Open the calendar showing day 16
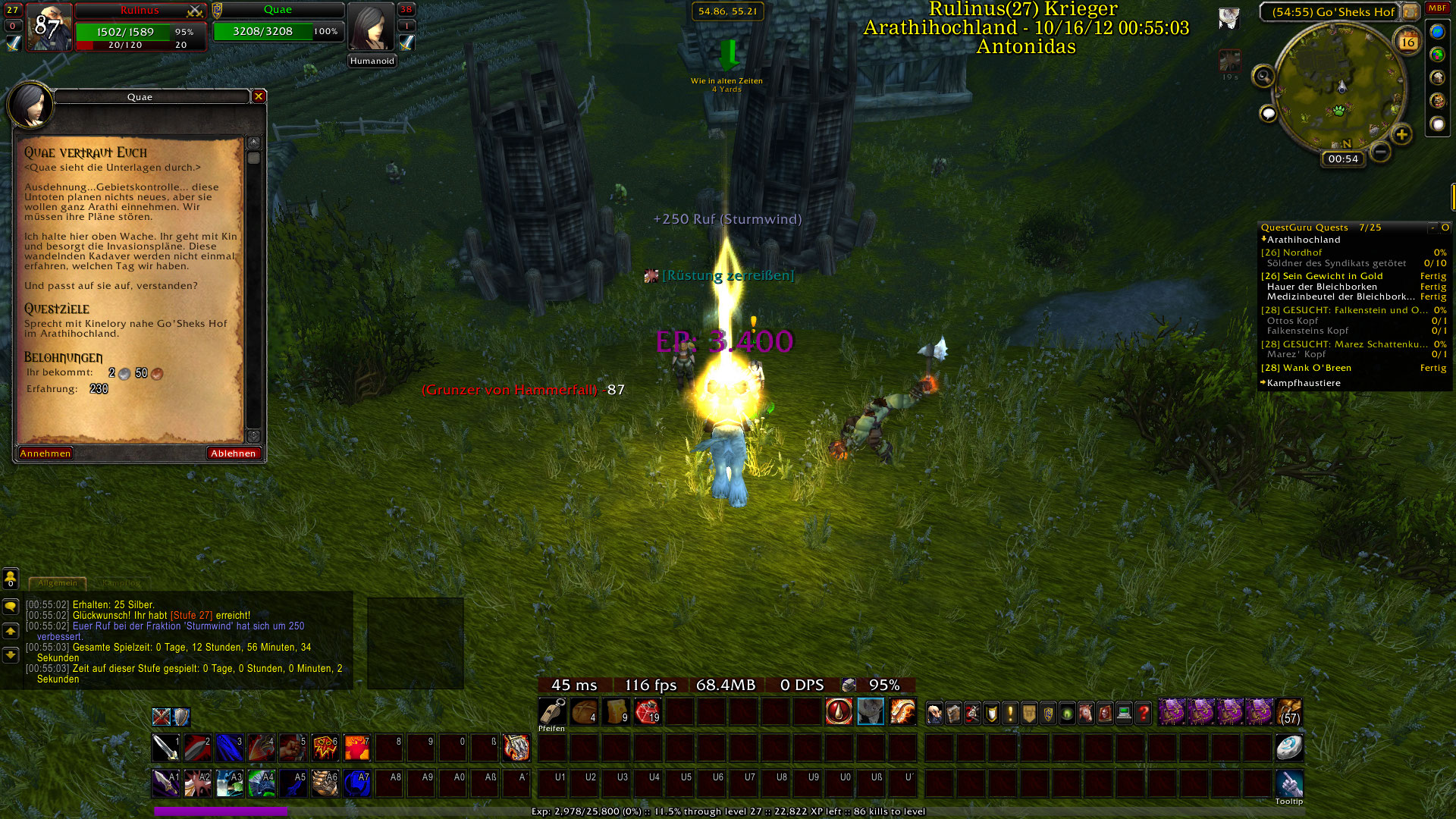Viewport: 1456px width, 819px height. (x=1407, y=42)
